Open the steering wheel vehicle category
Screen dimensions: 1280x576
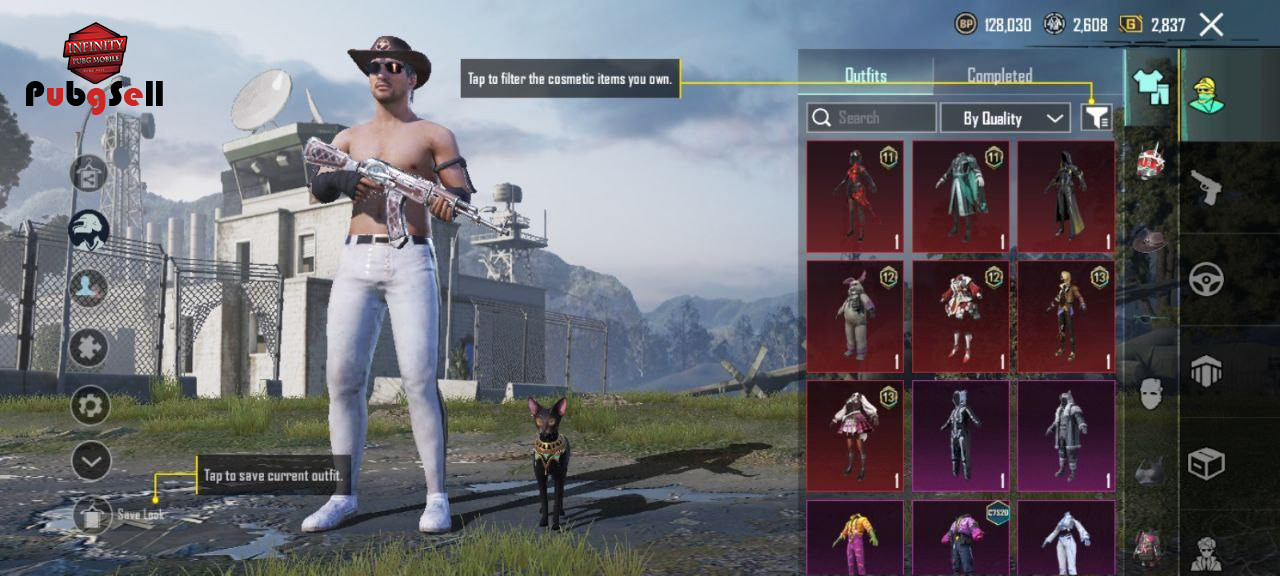click(x=1207, y=279)
